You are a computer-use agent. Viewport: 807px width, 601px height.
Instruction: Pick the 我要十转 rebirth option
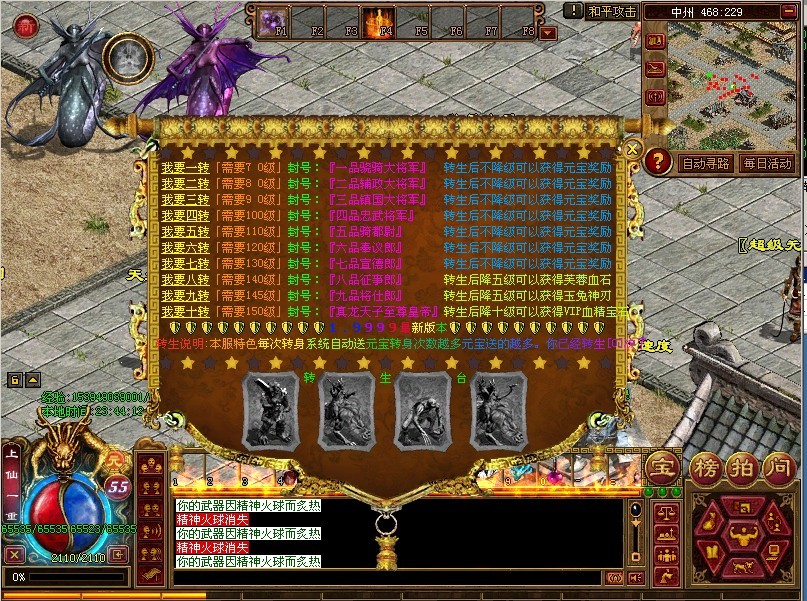coord(185,311)
